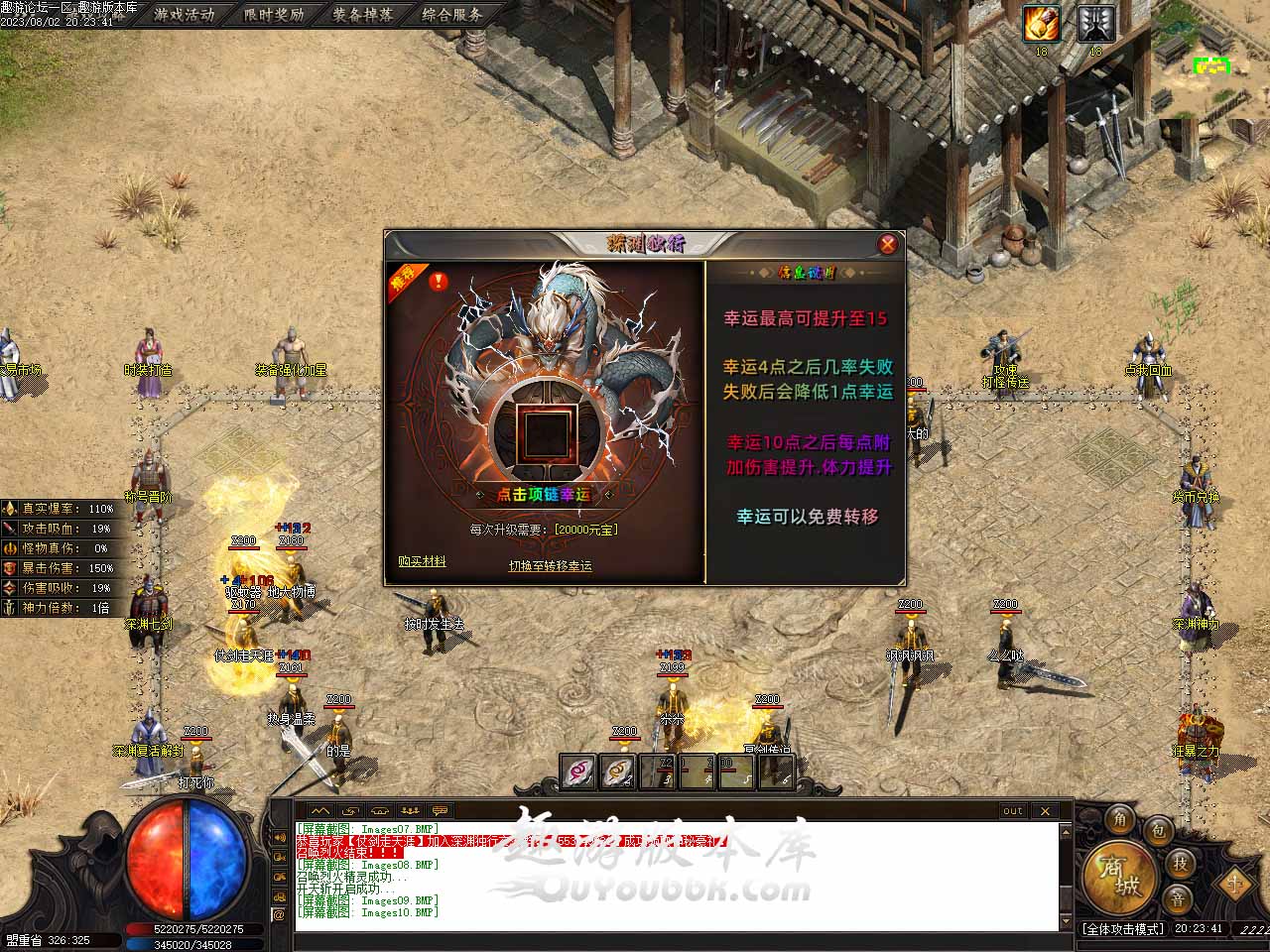The width and height of the screenshot is (1270, 952).
Task: Open the 购买材料 purchase link
Action: coord(422,561)
